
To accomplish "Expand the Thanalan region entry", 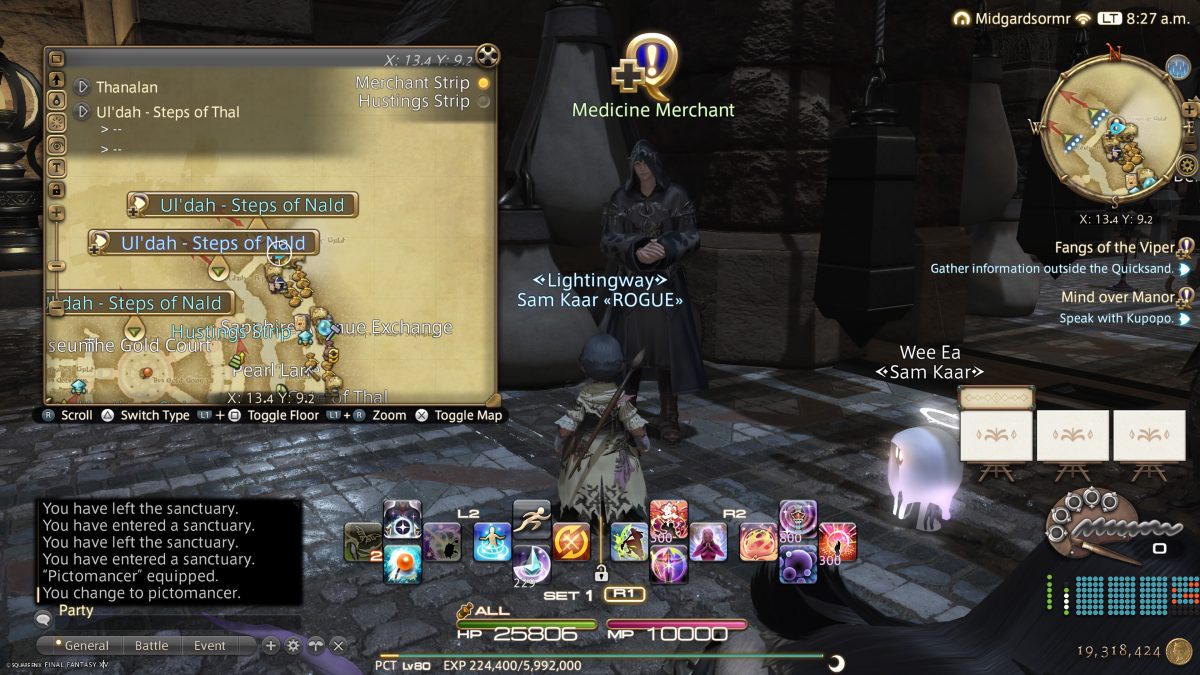I will [x=83, y=87].
